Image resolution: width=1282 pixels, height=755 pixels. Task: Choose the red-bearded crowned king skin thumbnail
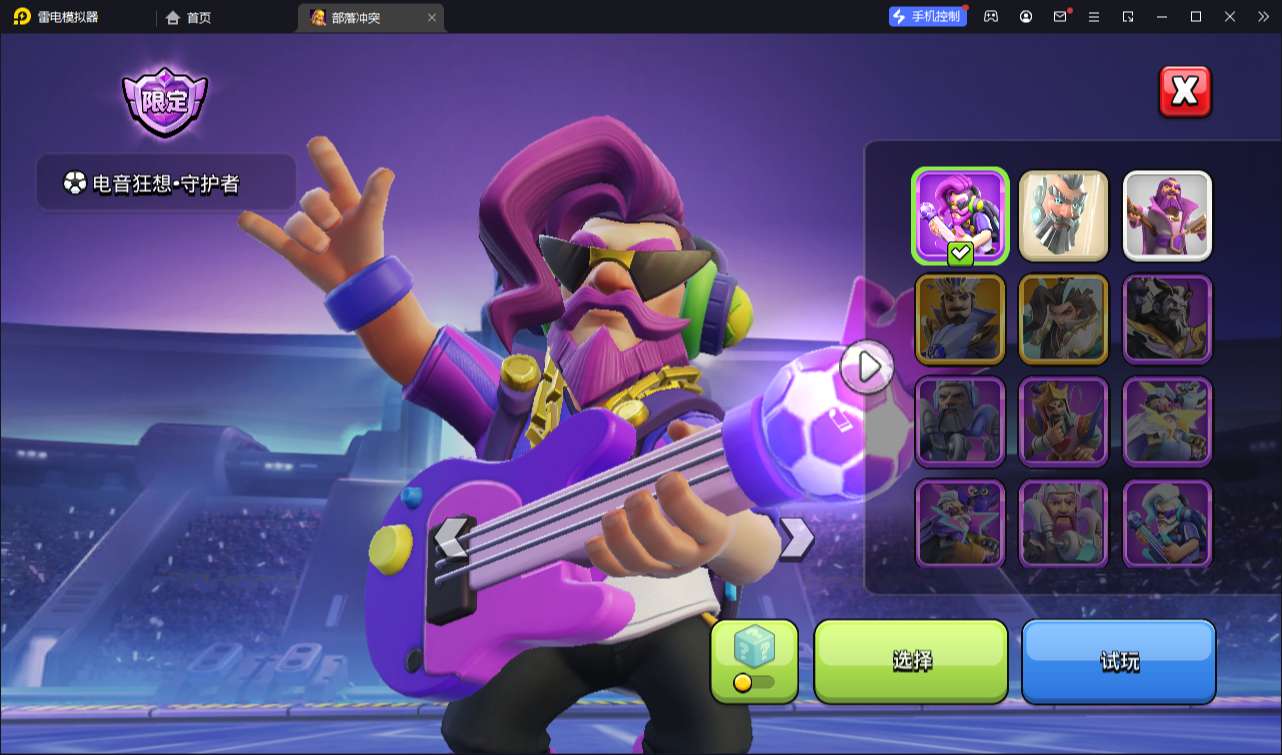[x=1063, y=421]
